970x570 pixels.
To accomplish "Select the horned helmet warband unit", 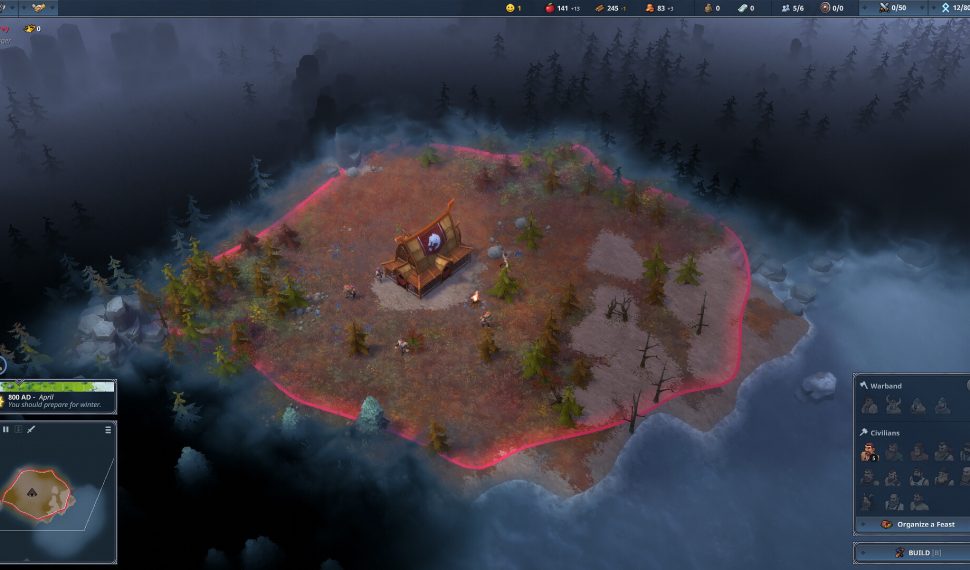I will (x=894, y=405).
